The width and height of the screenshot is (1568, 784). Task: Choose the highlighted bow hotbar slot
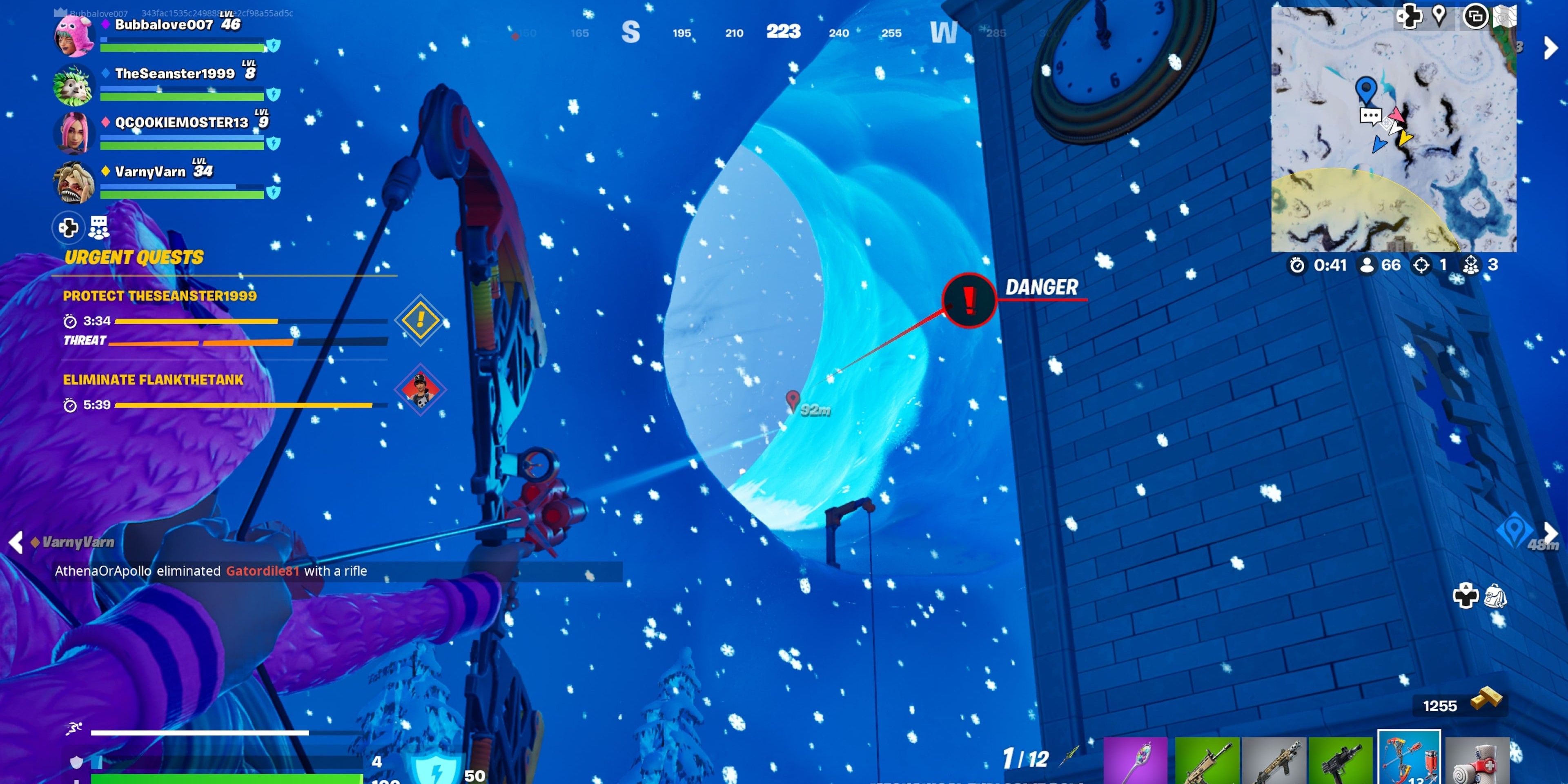[1408, 758]
